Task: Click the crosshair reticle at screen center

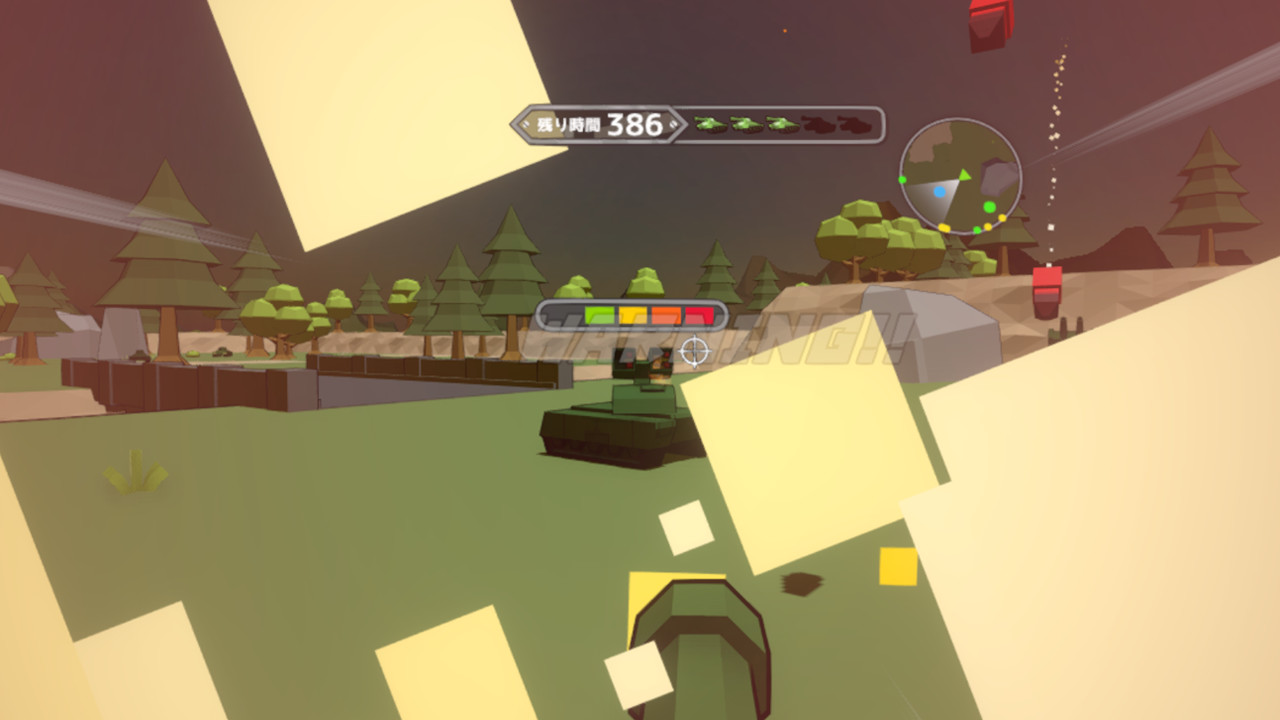Action: tap(694, 350)
